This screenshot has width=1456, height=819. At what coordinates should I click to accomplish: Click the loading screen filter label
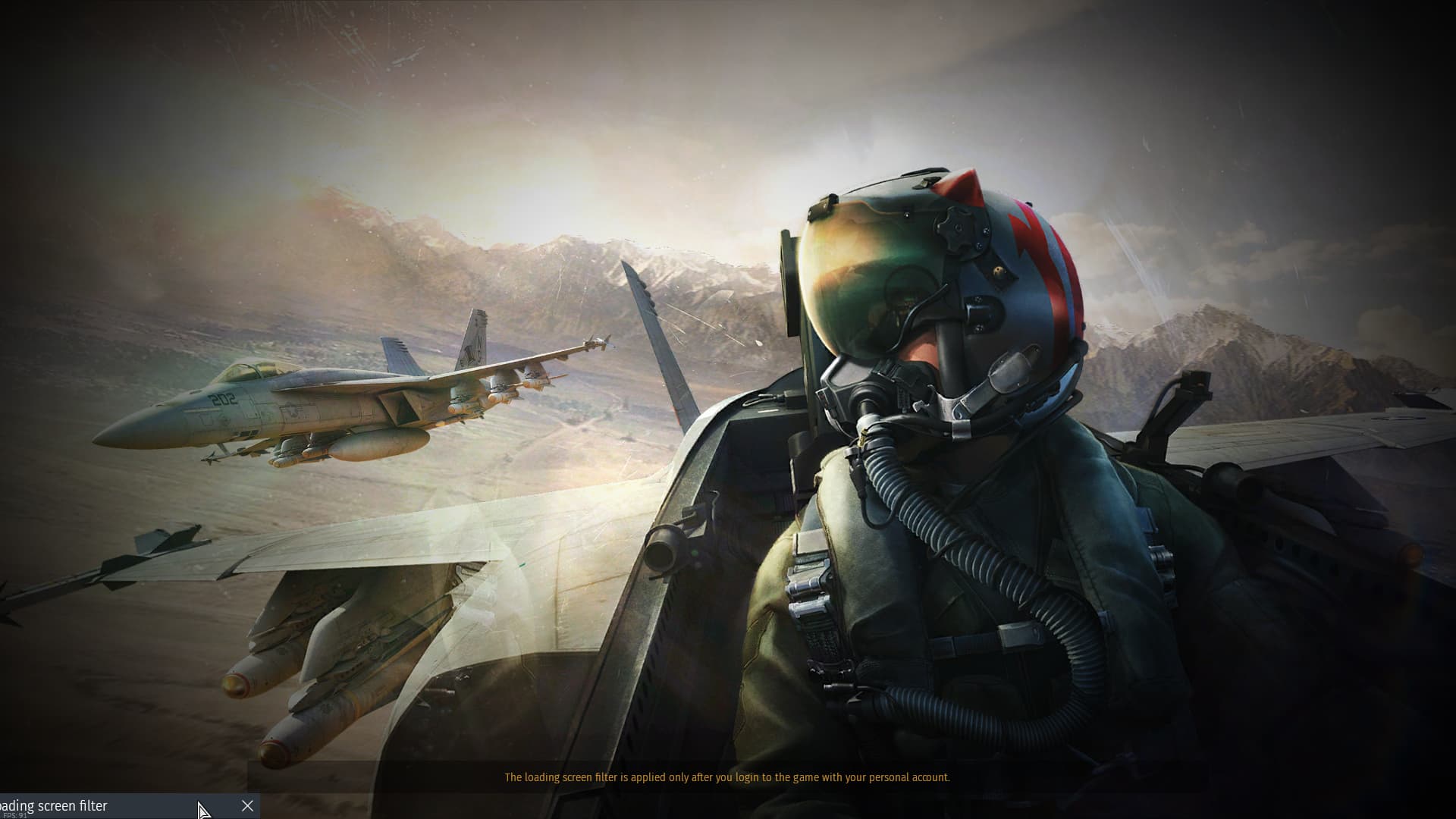[53, 805]
